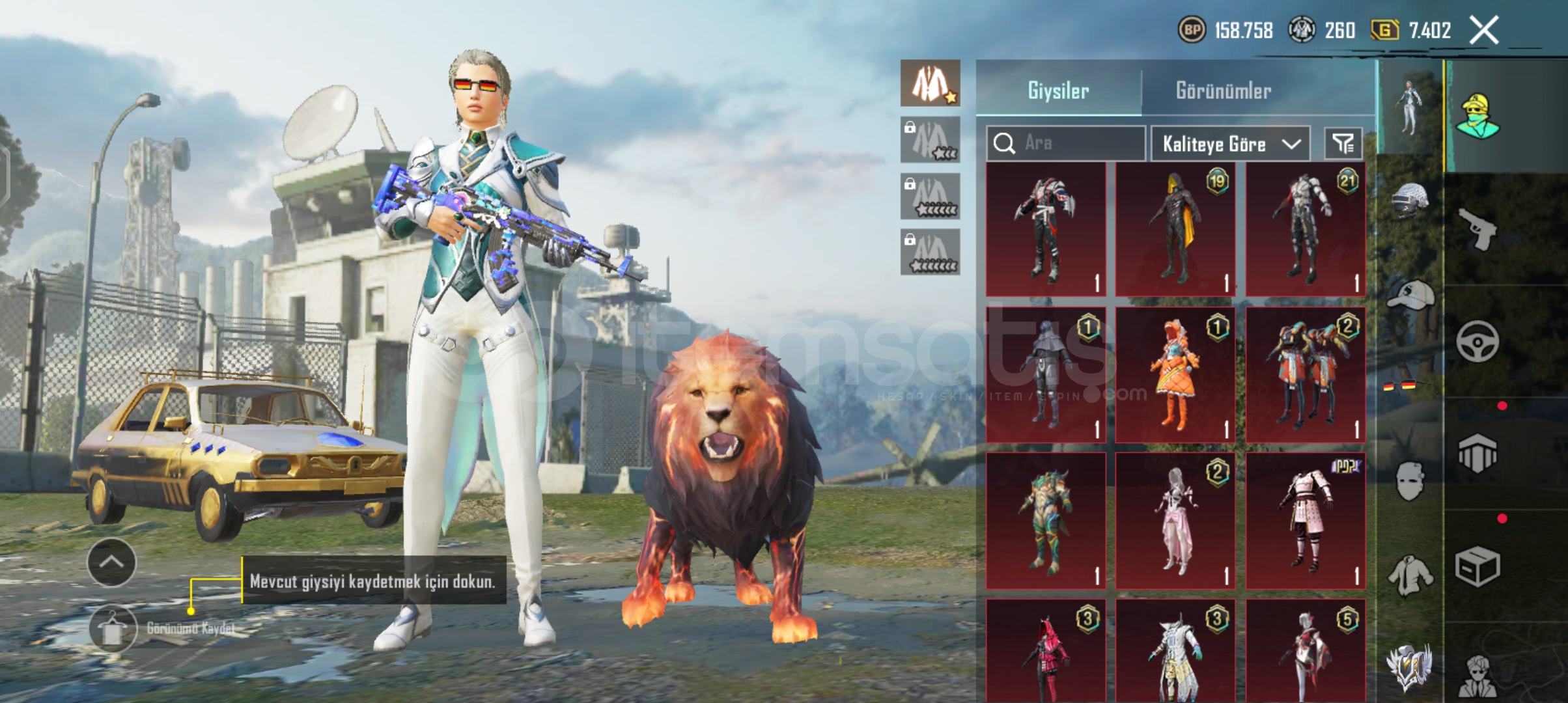Image resolution: width=1568 pixels, height=703 pixels.
Task: Switch to the Giysiler tab
Action: pos(1058,90)
